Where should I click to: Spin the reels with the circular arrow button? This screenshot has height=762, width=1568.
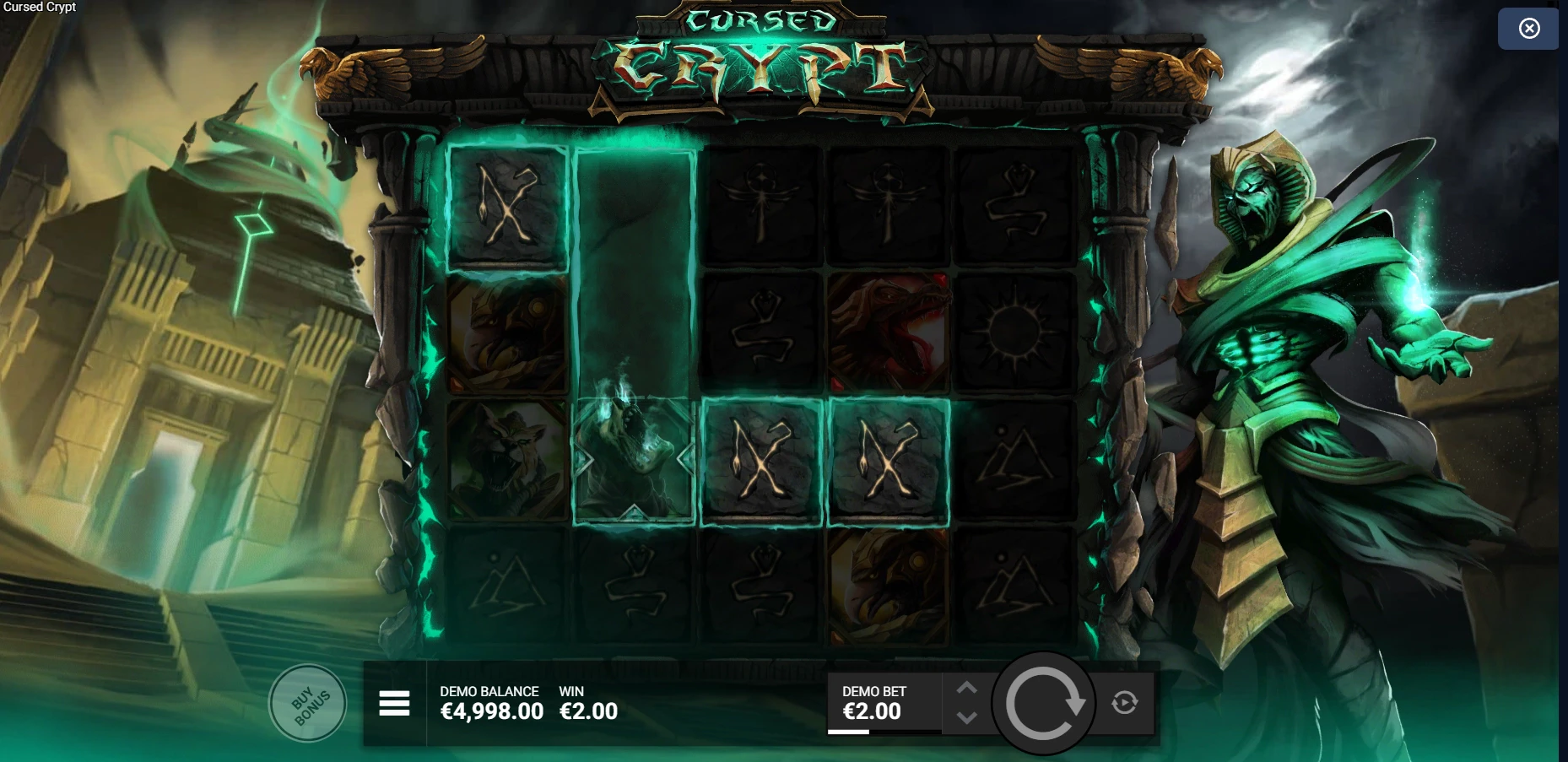pos(1043,703)
